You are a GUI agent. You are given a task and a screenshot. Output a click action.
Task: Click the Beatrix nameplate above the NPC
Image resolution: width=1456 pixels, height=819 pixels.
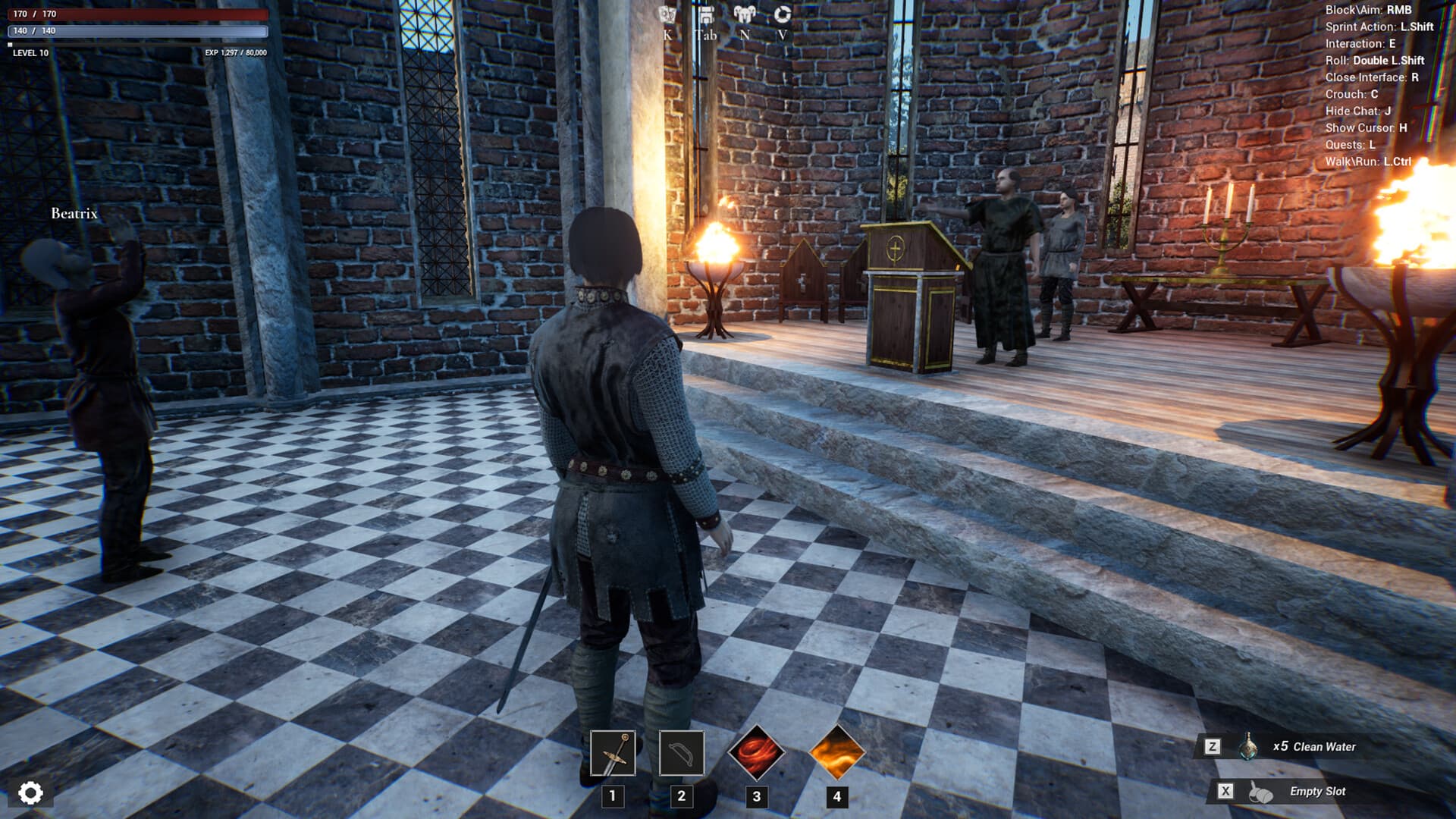74,215
